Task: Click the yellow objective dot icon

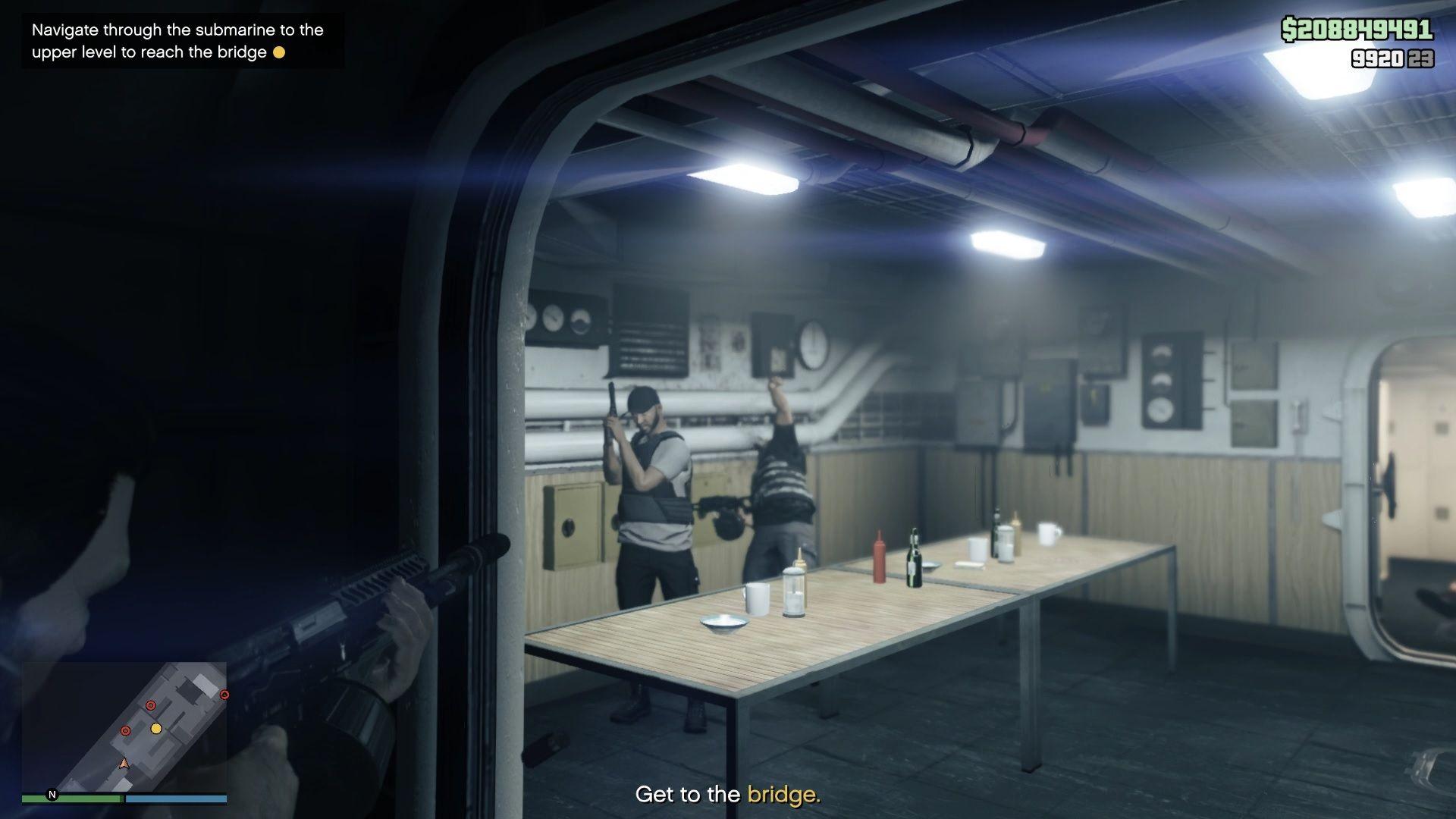Action: [x=281, y=52]
